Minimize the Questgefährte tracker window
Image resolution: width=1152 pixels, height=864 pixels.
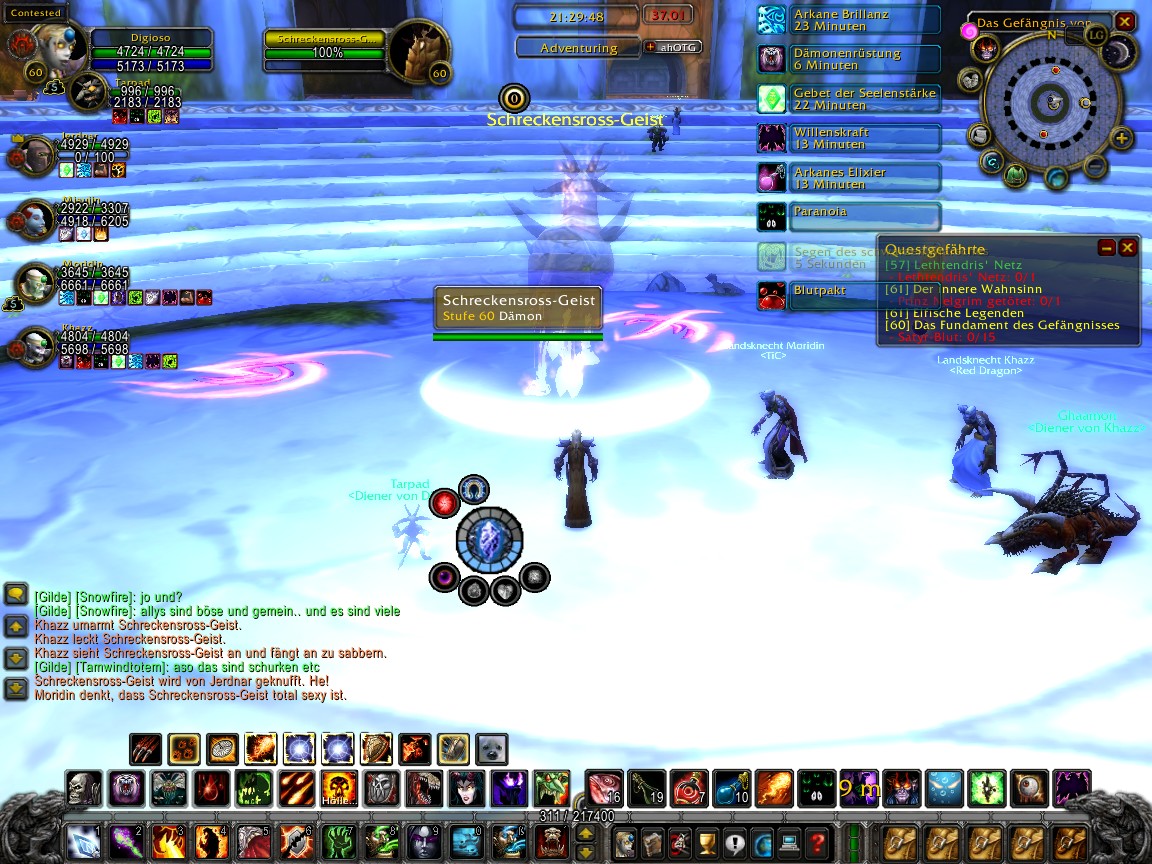1106,247
